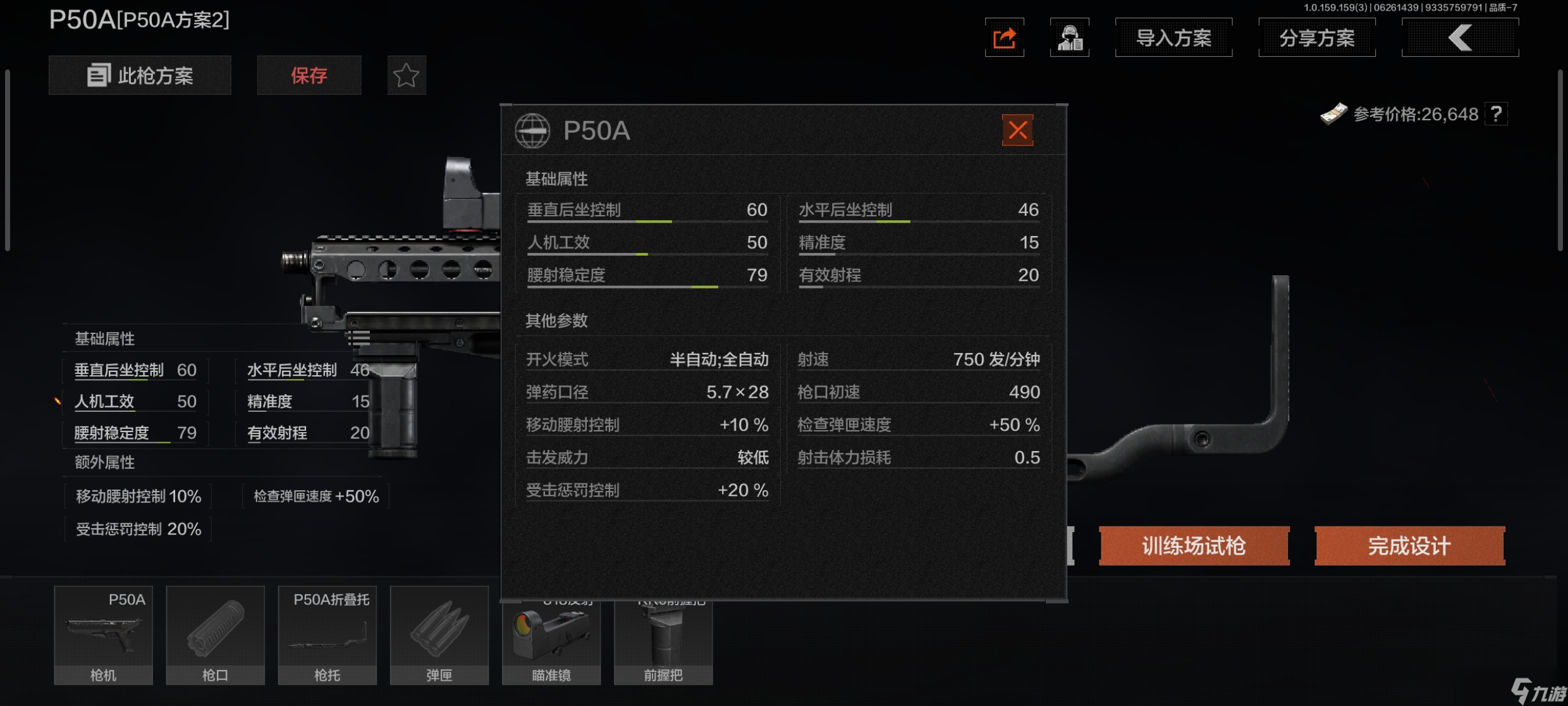Select the P50A 枪机 receiver slot
This screenshot has width=1568, height=706.
coord(103,635)
